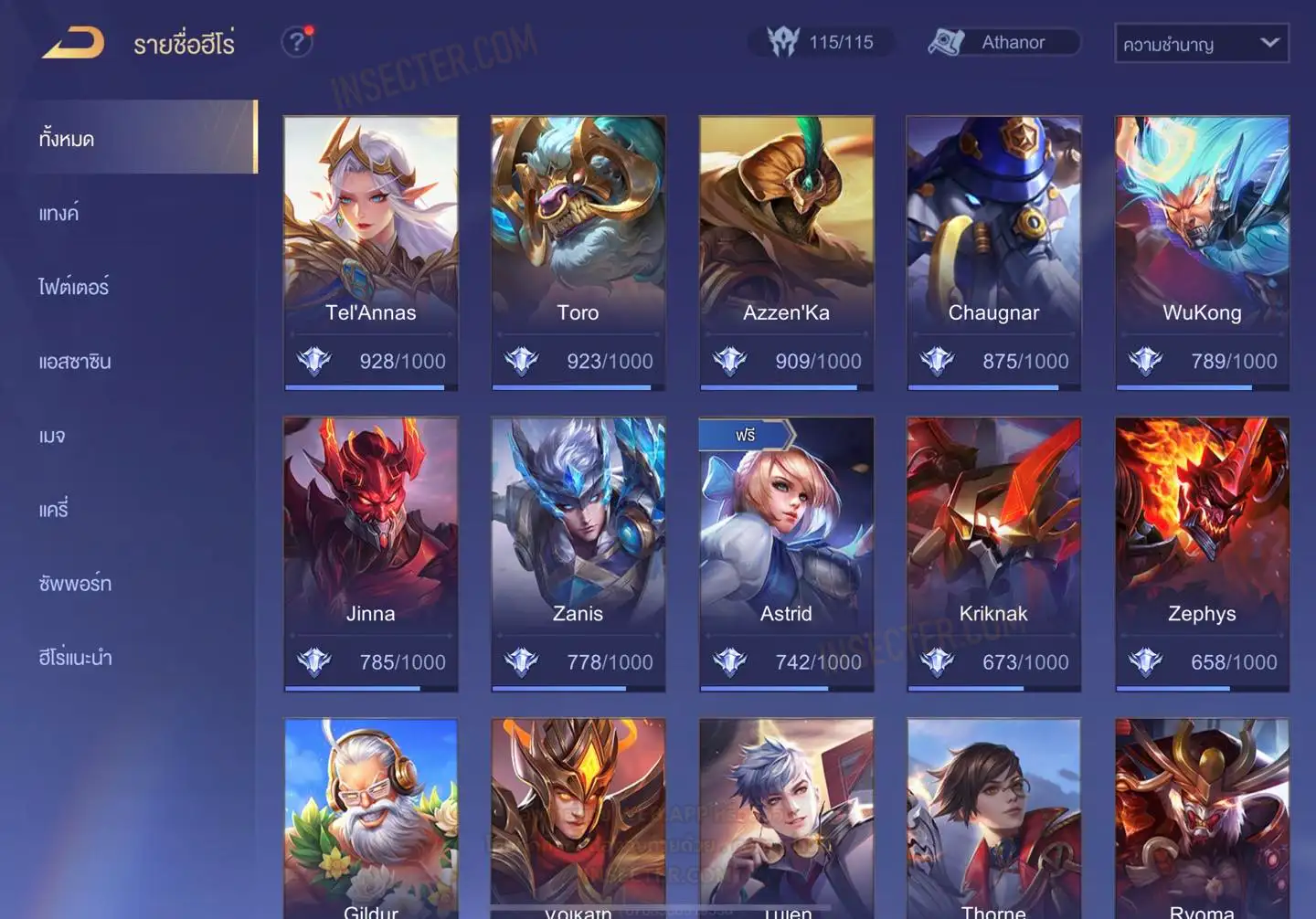
Task: Go back using the arrow button
Action: [73, 43]
